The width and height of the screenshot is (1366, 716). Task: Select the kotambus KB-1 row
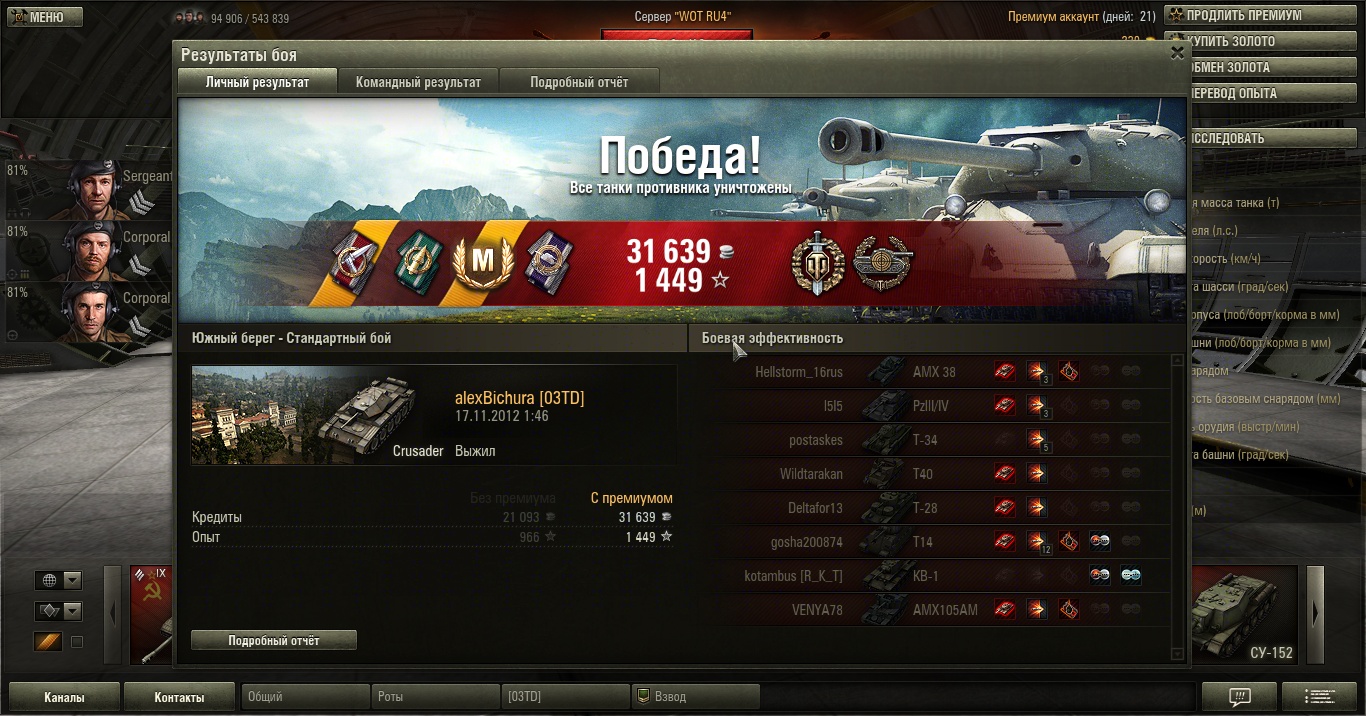point(928,576)
